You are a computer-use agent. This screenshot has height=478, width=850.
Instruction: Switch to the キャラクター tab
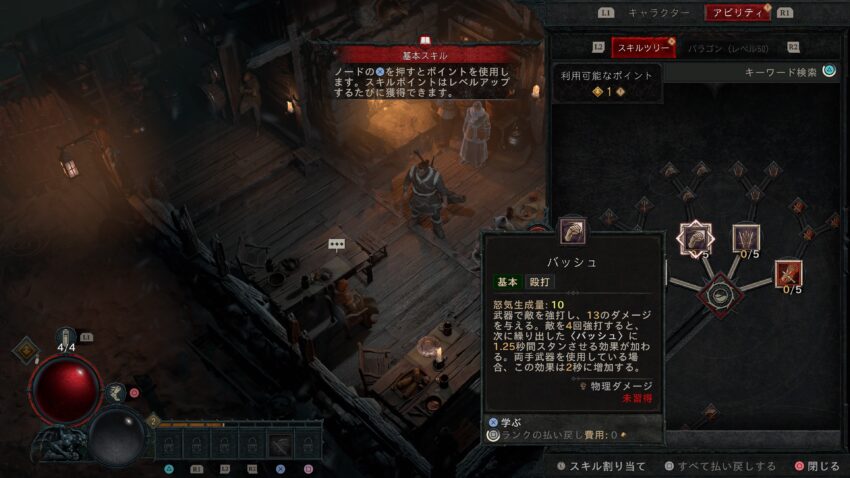[658, 13]
